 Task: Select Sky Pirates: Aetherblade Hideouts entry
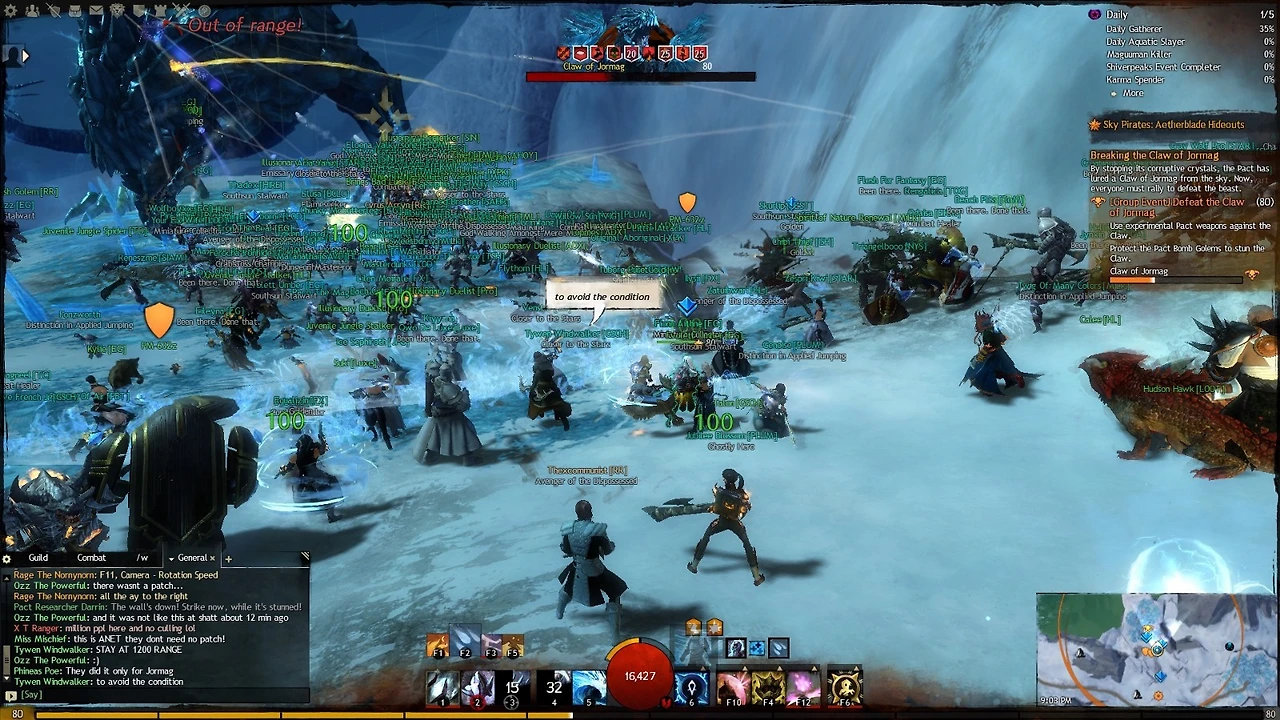pyautogui.click(x=1172, y=125)
